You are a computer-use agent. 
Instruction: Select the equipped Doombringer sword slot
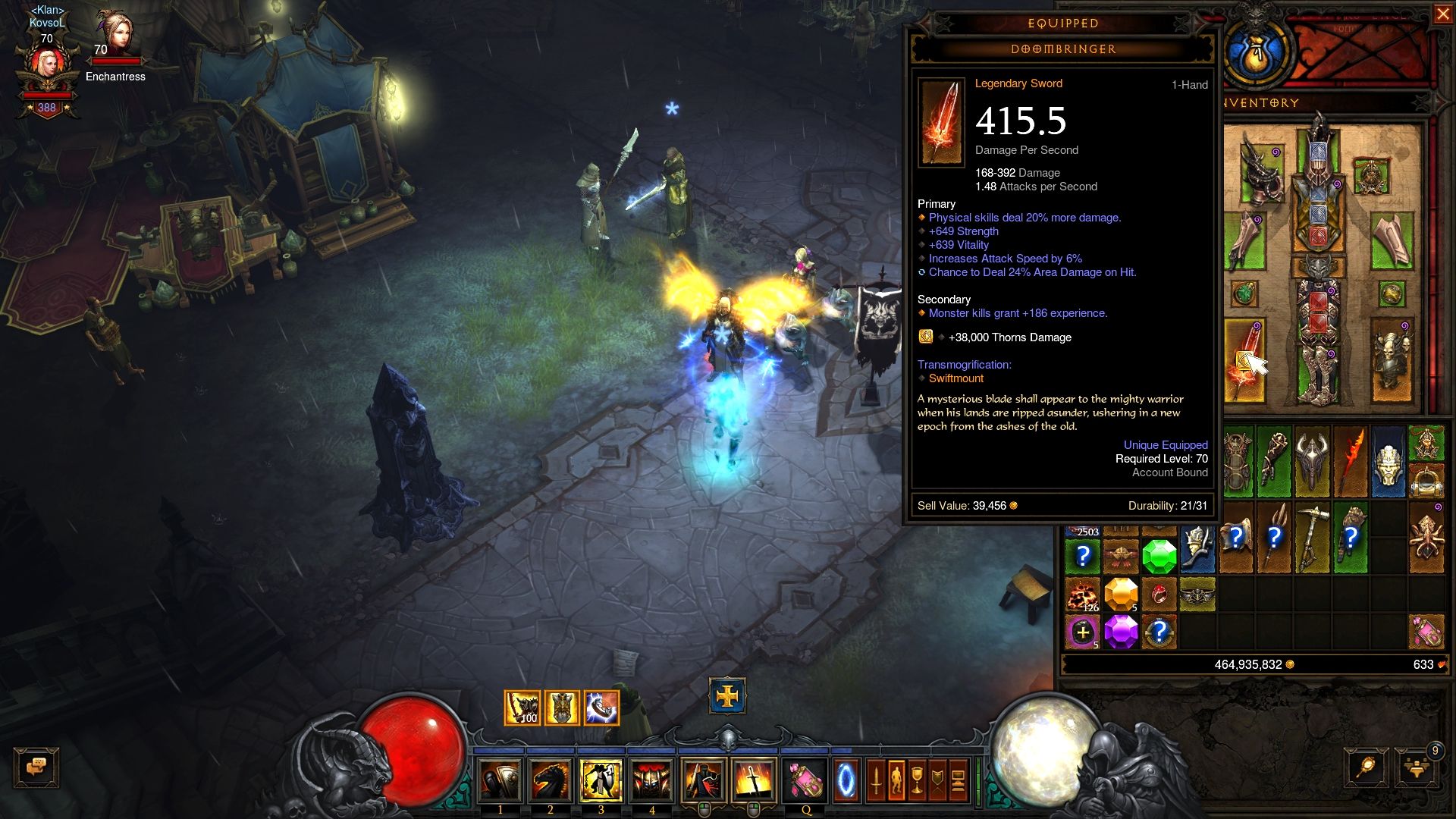(1244, 361)
